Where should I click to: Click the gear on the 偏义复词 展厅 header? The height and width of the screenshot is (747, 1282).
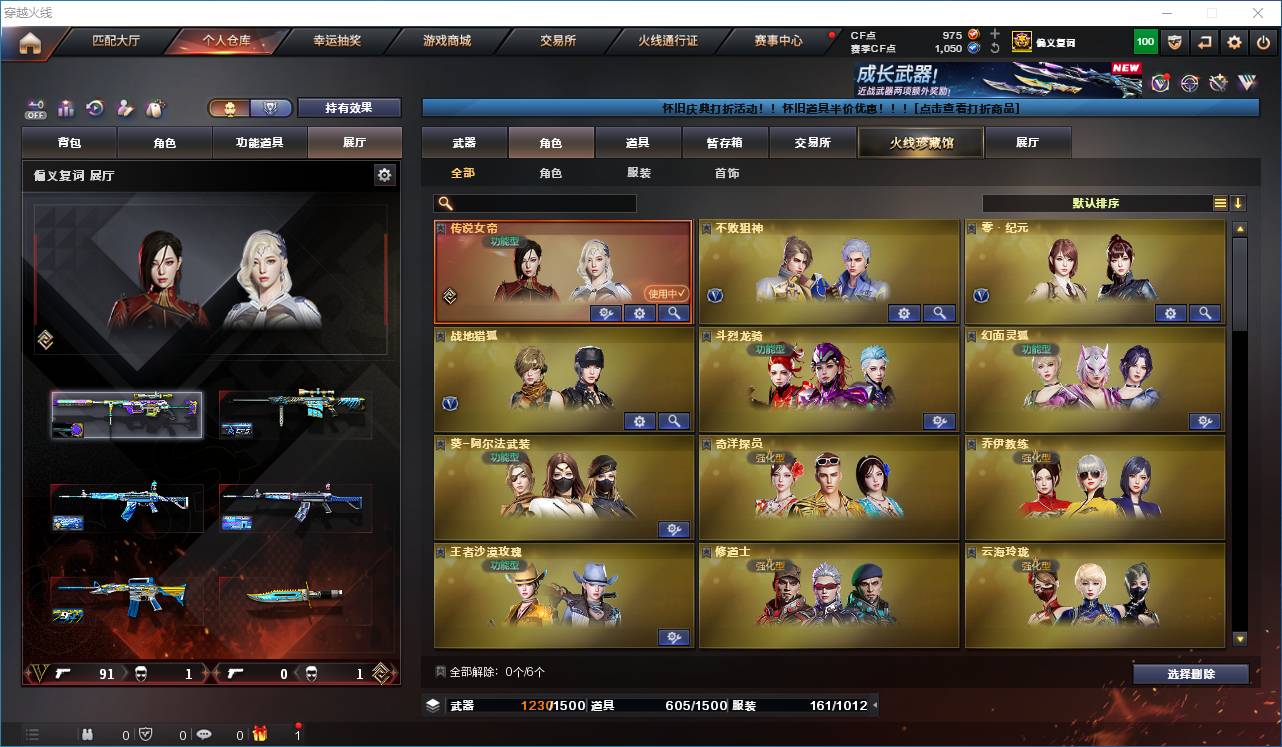385,174
